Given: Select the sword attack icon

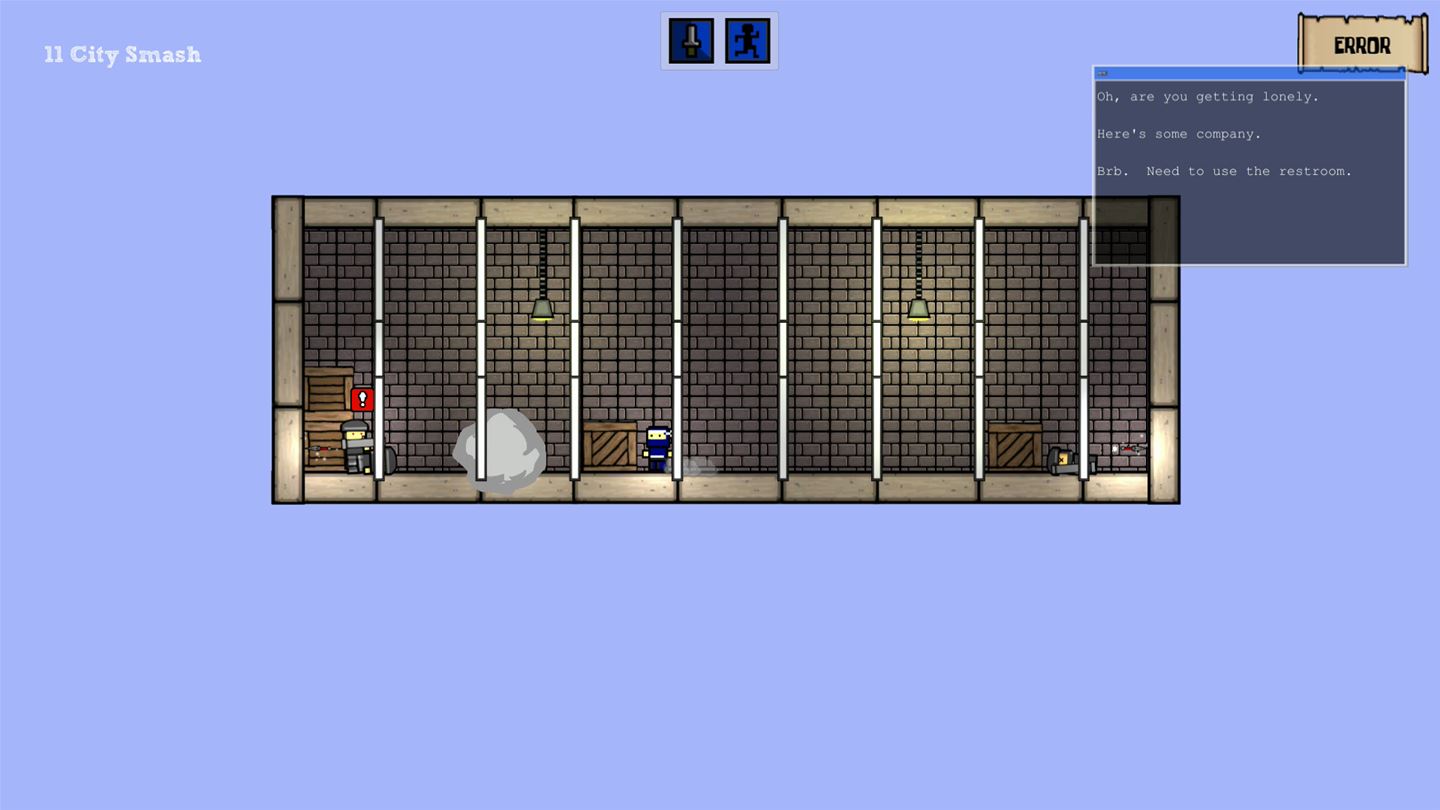Looking at the screenshot, I should (689, 39).
